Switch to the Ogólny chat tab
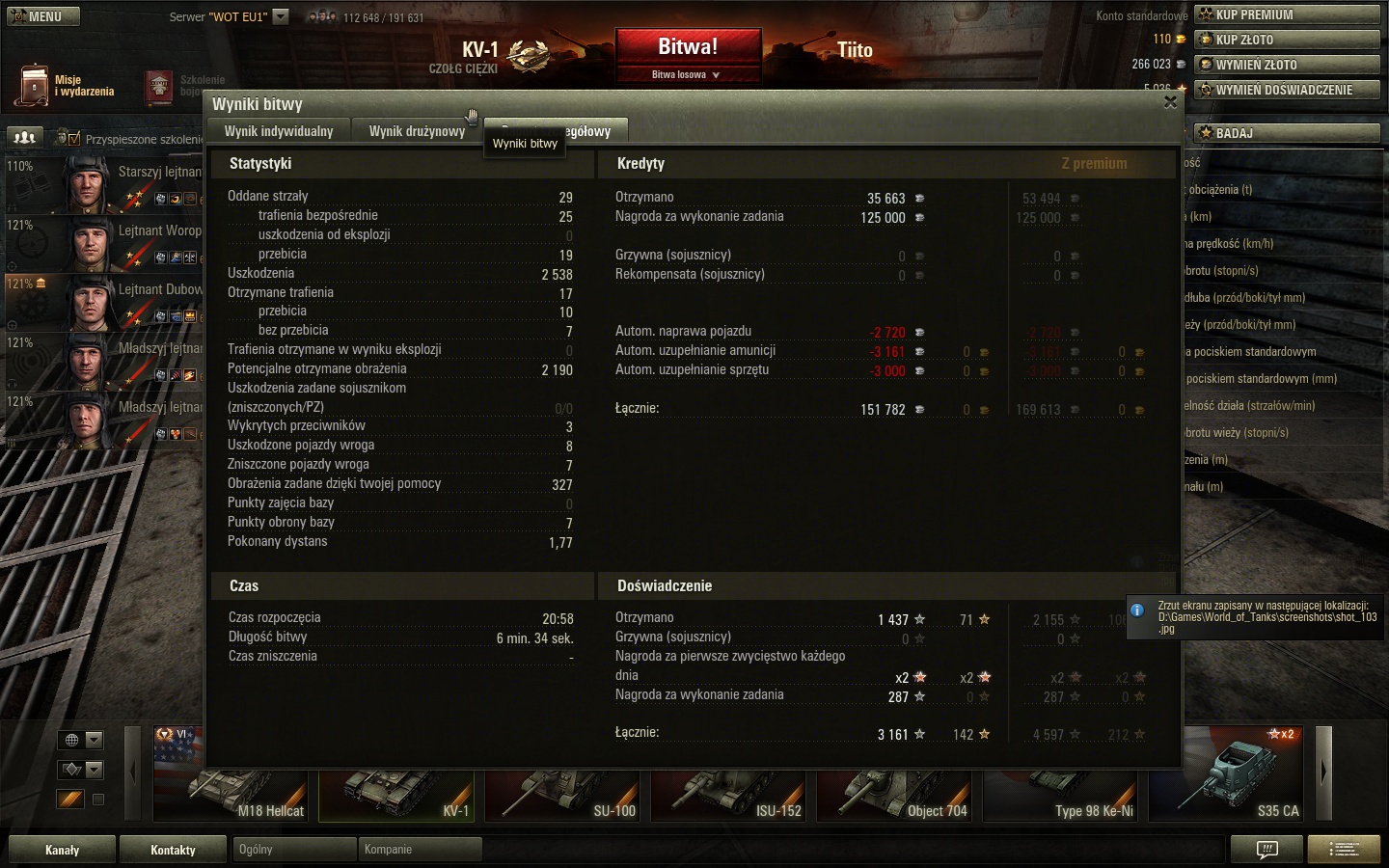This screenshot has width=1389, height=868. (294, 850)
